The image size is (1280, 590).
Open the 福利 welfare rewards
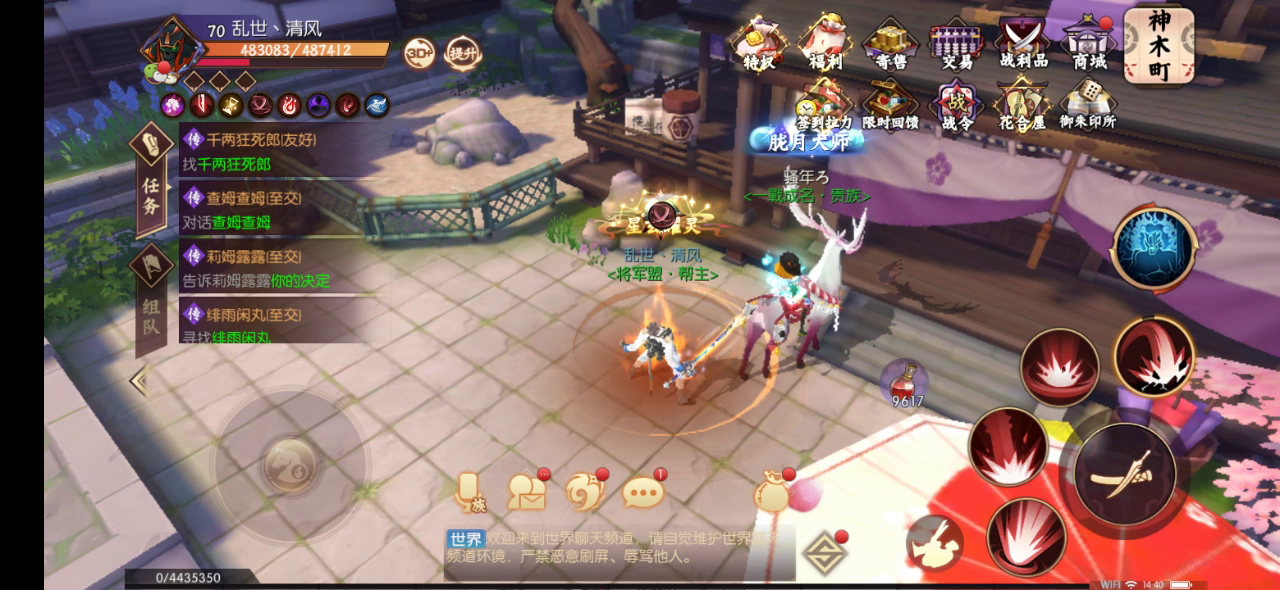pyautogui.click(x=825, y=44)
